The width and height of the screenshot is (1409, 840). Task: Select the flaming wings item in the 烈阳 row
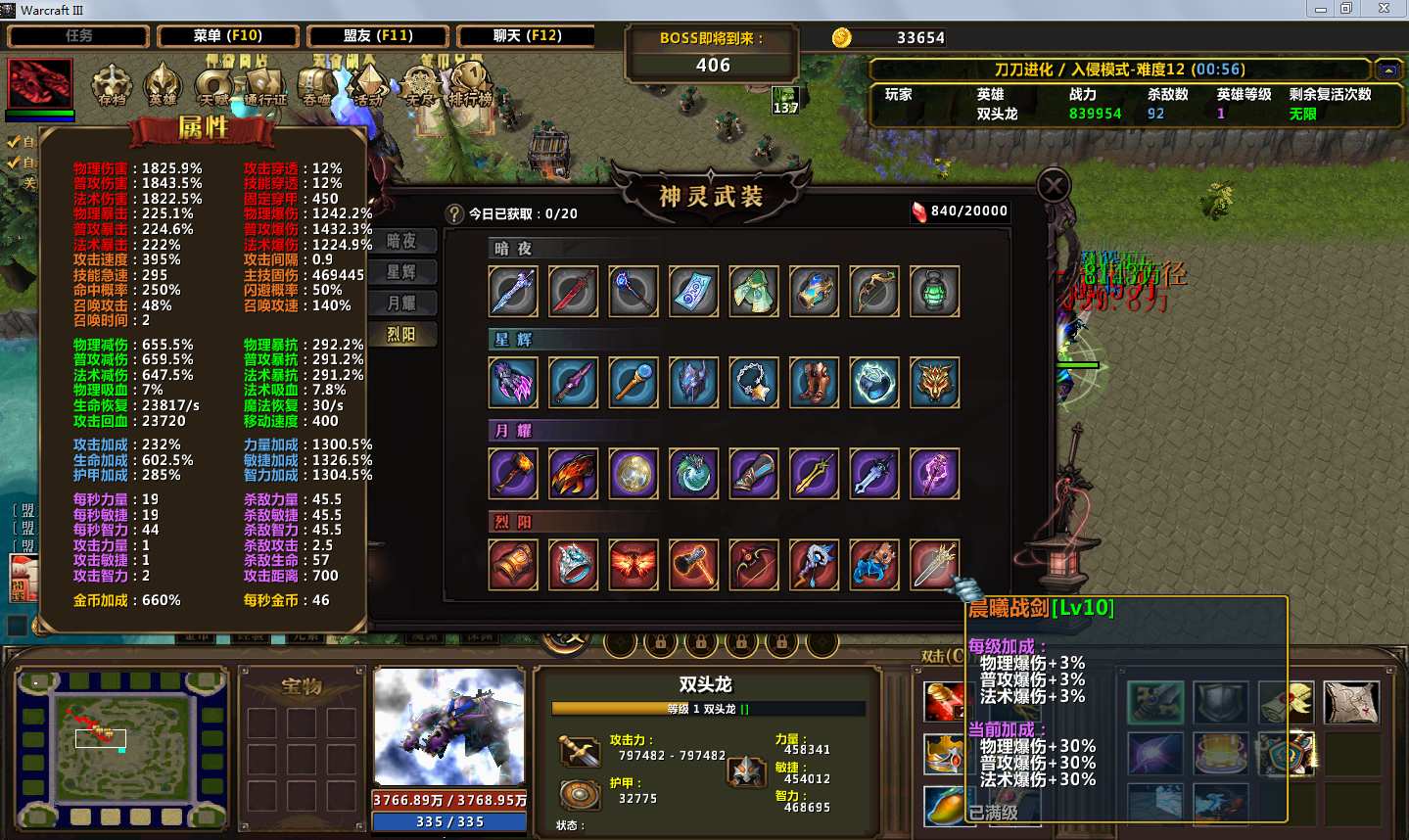[634, 565]
